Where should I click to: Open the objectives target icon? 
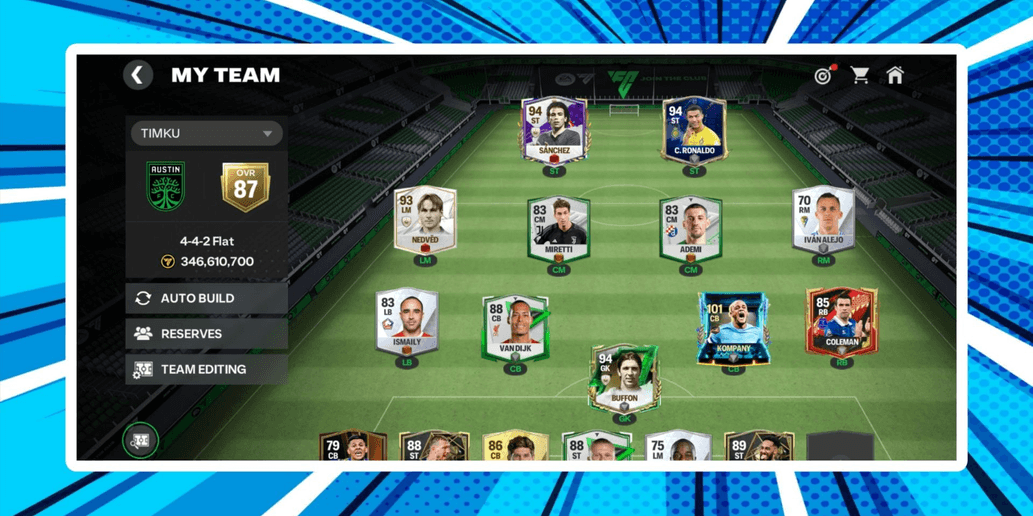[823, 75]
